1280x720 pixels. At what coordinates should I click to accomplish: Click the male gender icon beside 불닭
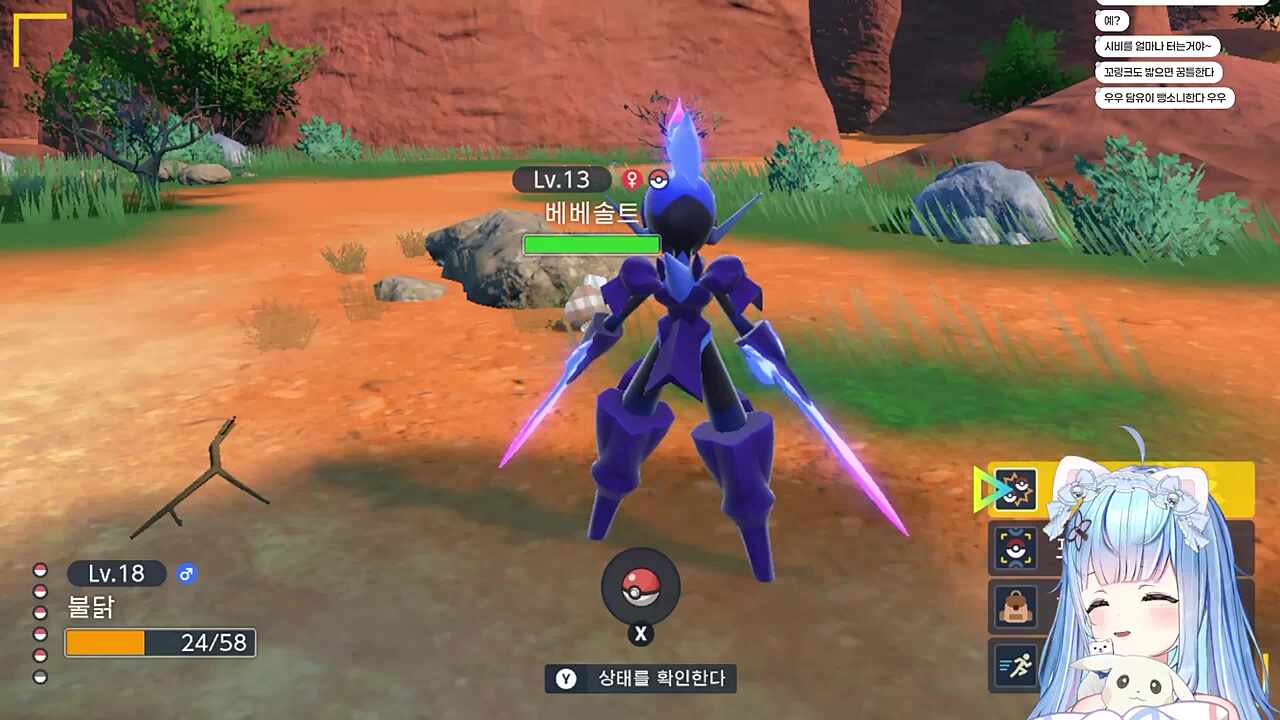[x=187, y=574]
